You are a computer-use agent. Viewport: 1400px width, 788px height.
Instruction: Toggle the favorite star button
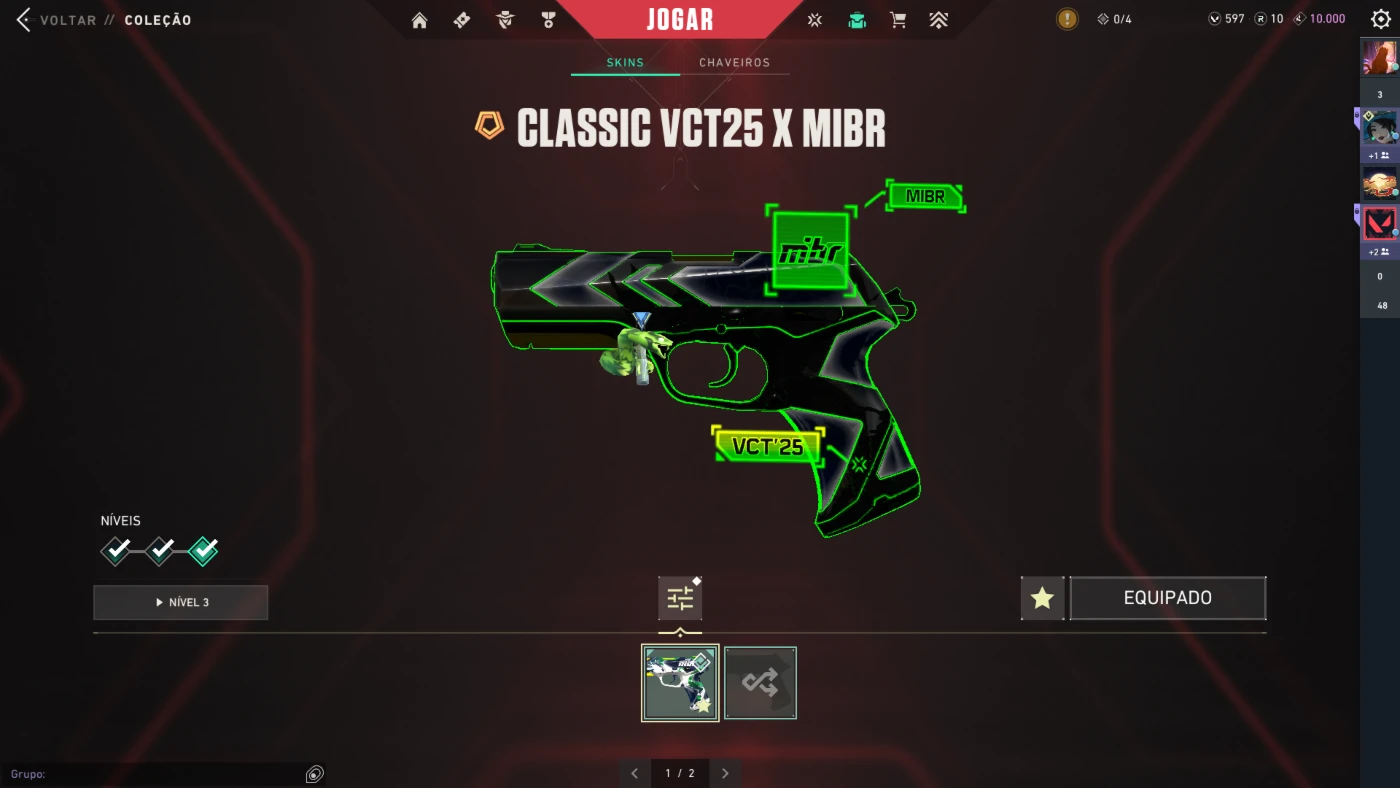pos(1042,598)
